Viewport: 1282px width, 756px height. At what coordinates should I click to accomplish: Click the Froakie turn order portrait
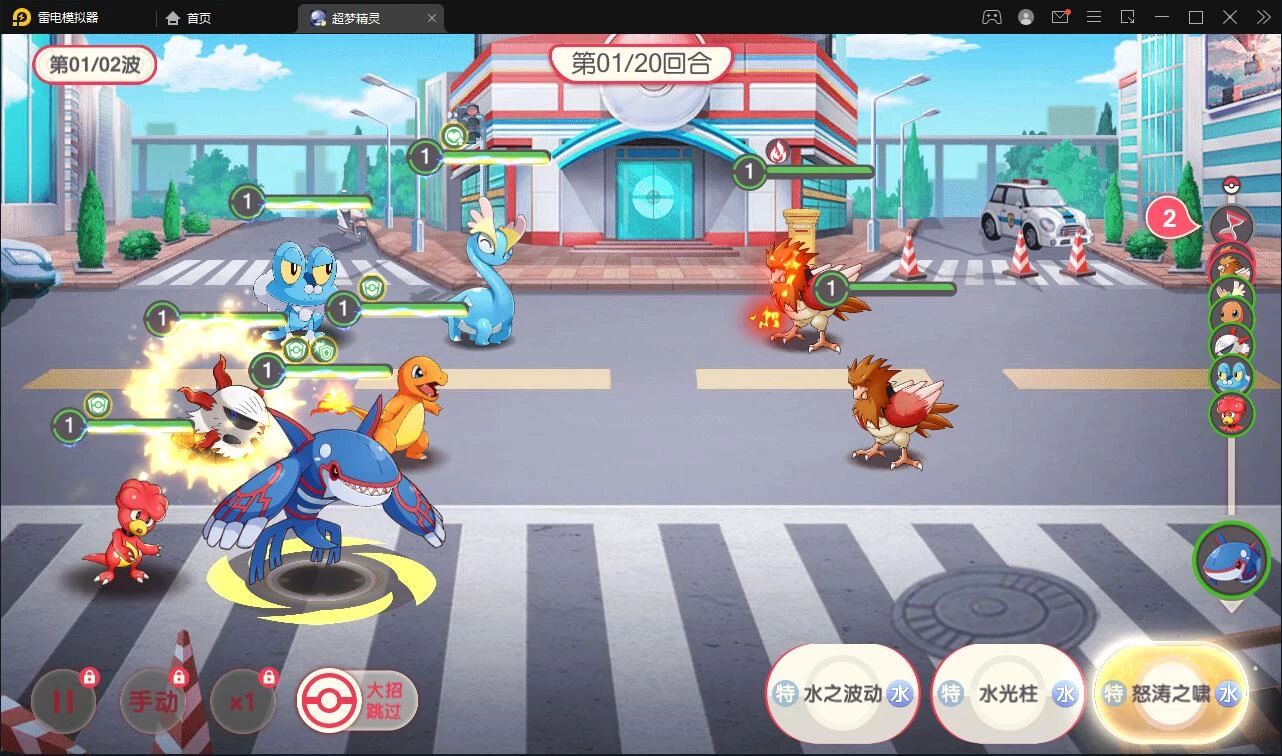tap(1231, 376)
